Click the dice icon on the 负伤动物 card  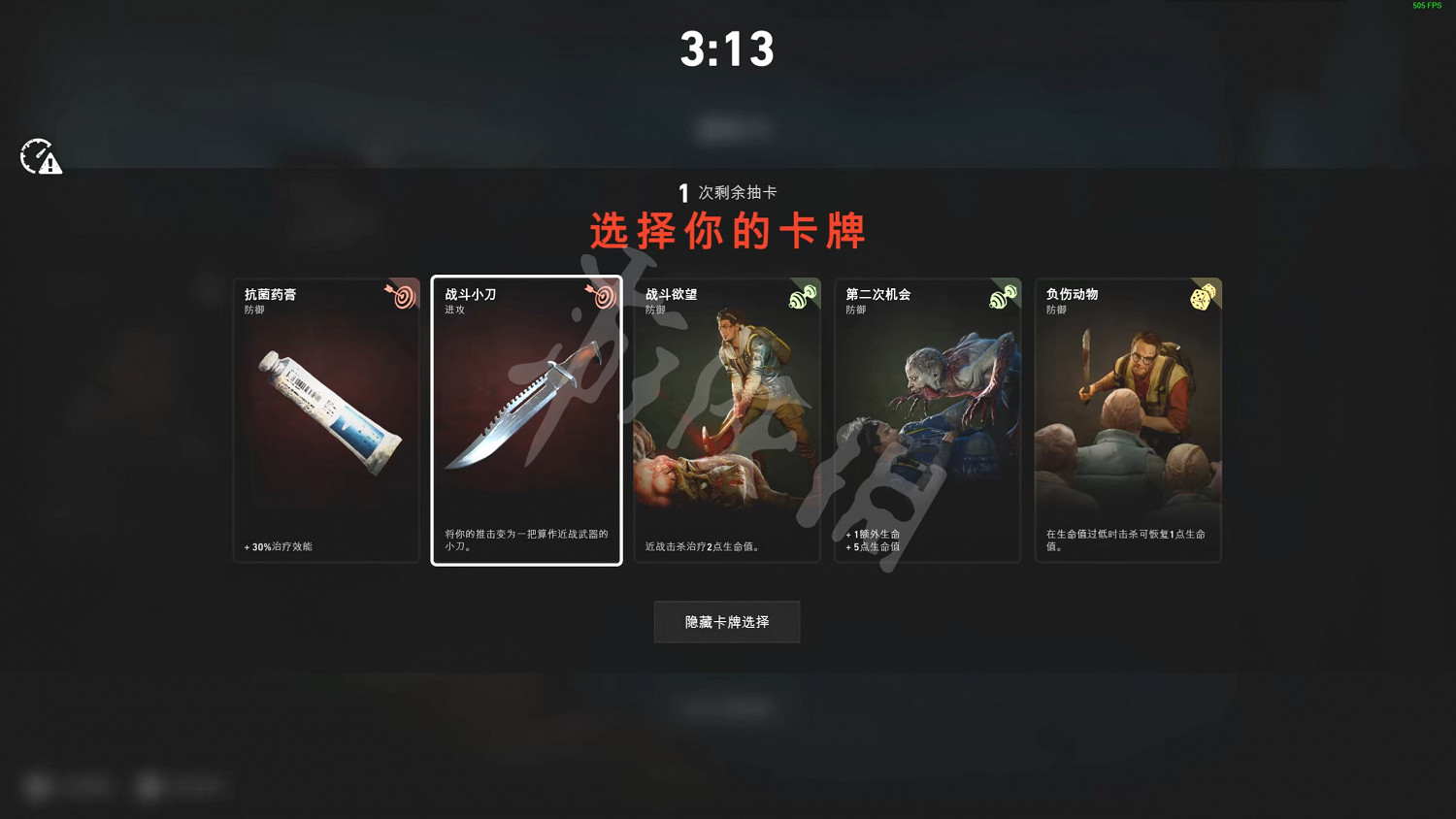[x=1204, y=296]
